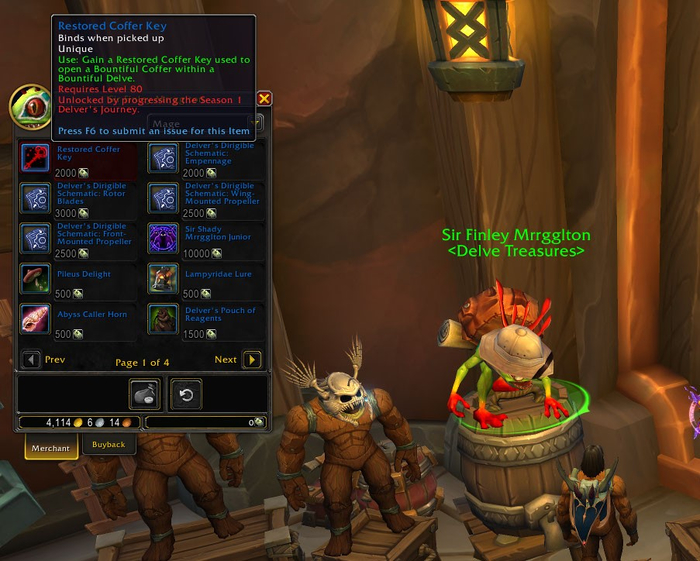Open the Mage class filter dropdown
Image resolution: width=700 pixels, height=561 pixels.
coord(257,124)
